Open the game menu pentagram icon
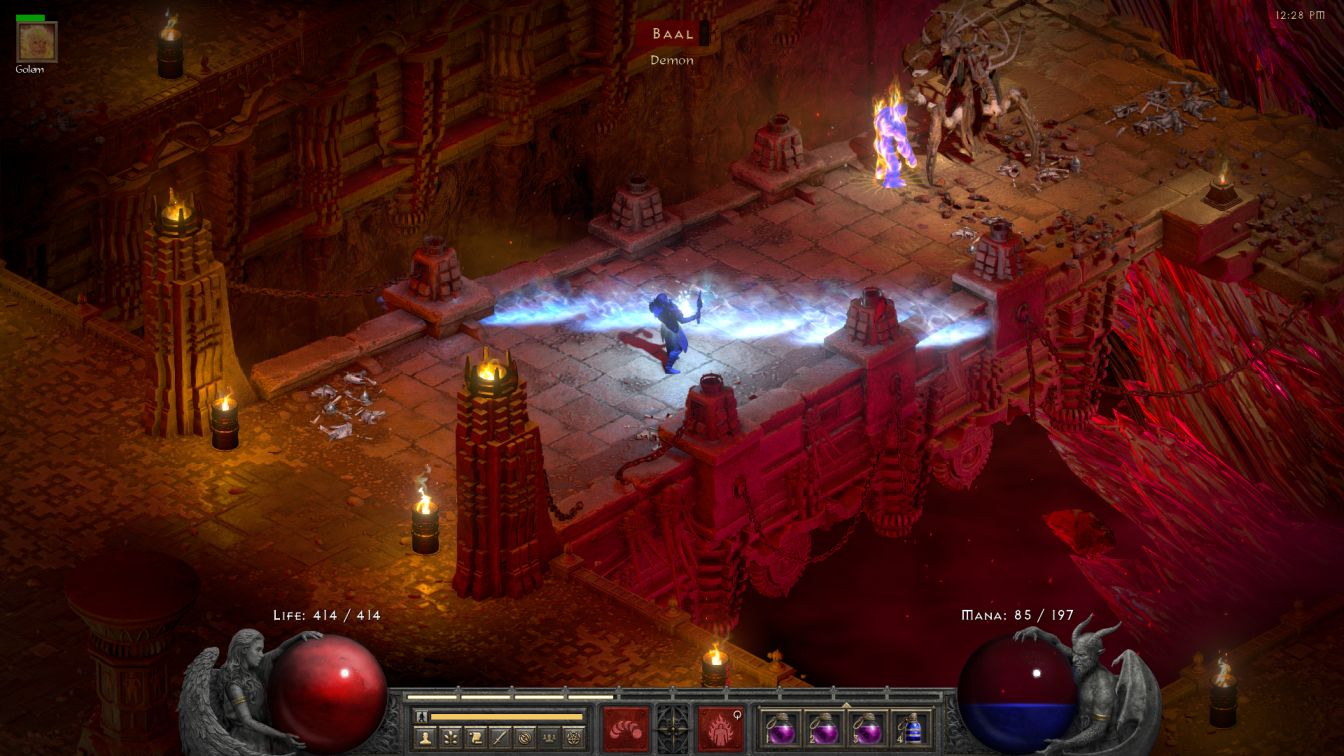The height and width of the screenshot is (756, 1344). coord(573,738)
